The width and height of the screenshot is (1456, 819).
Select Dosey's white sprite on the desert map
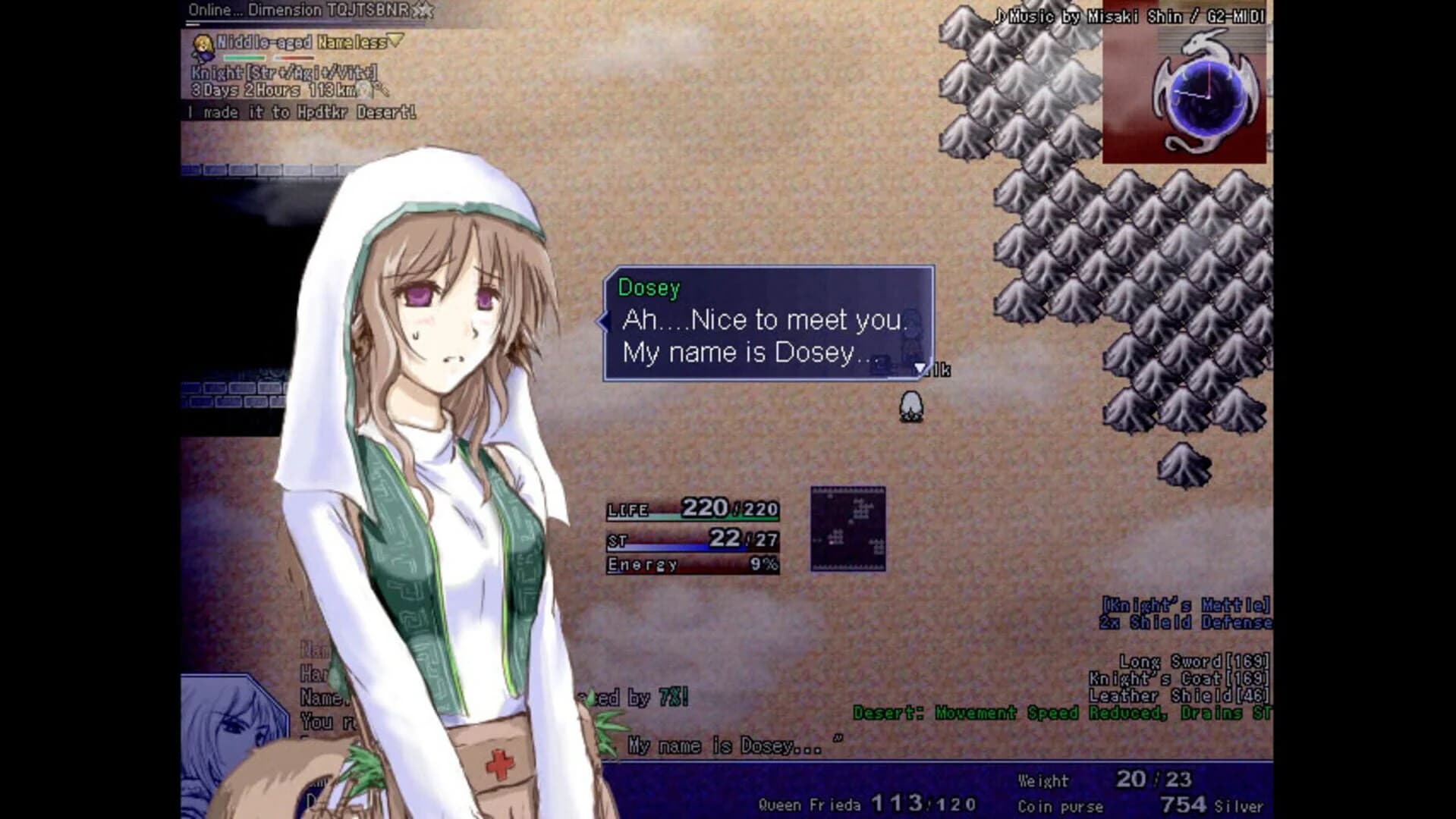(x=910, y=404)
